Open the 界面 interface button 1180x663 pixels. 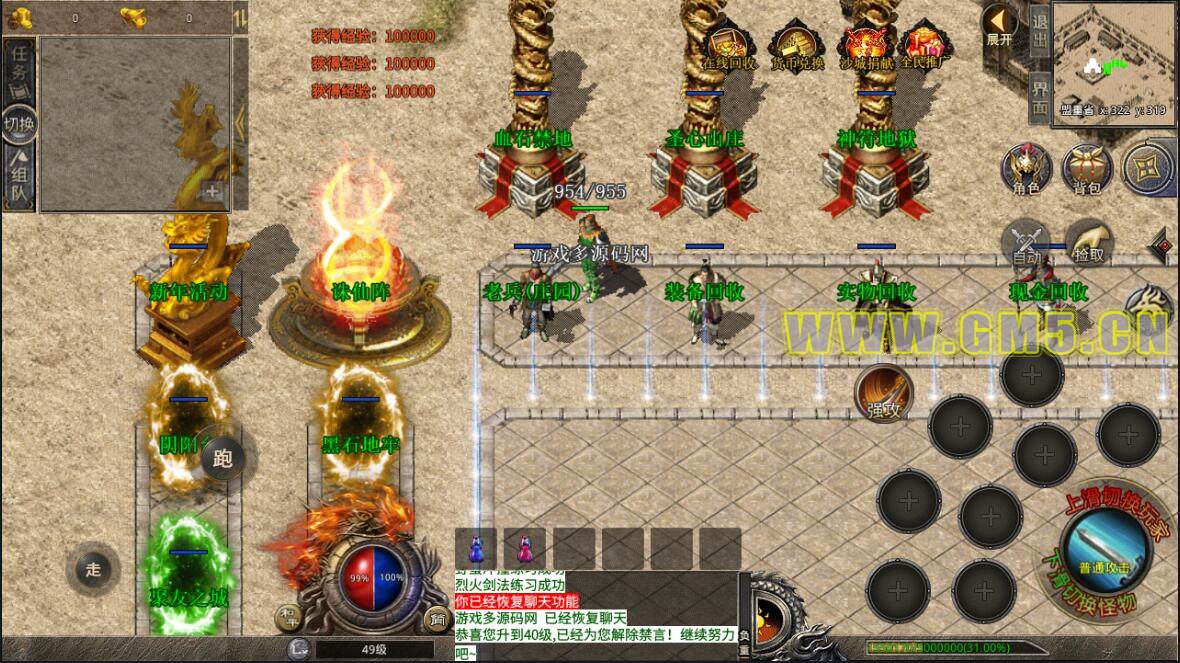pos(1040,96)
